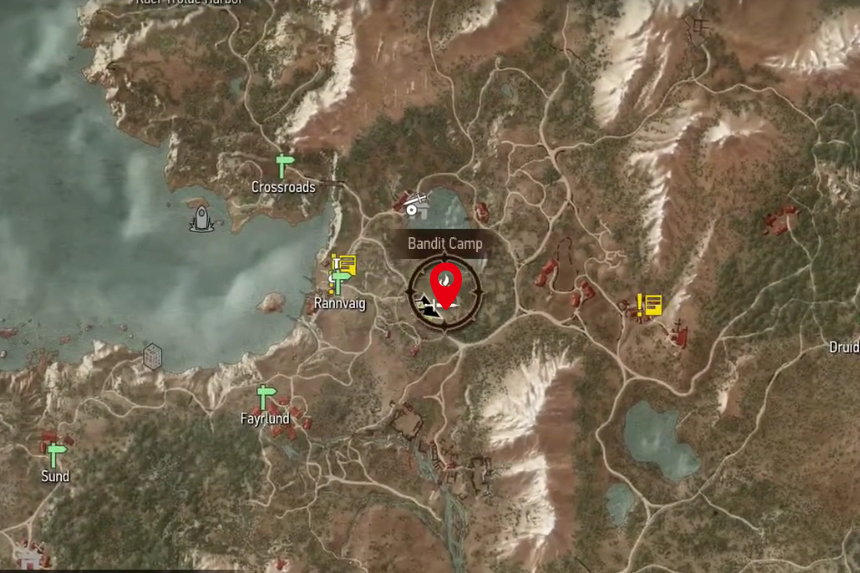Select the Crossroads signpost marker
This screenshot has height=573, width=860.
pos(285,166)
